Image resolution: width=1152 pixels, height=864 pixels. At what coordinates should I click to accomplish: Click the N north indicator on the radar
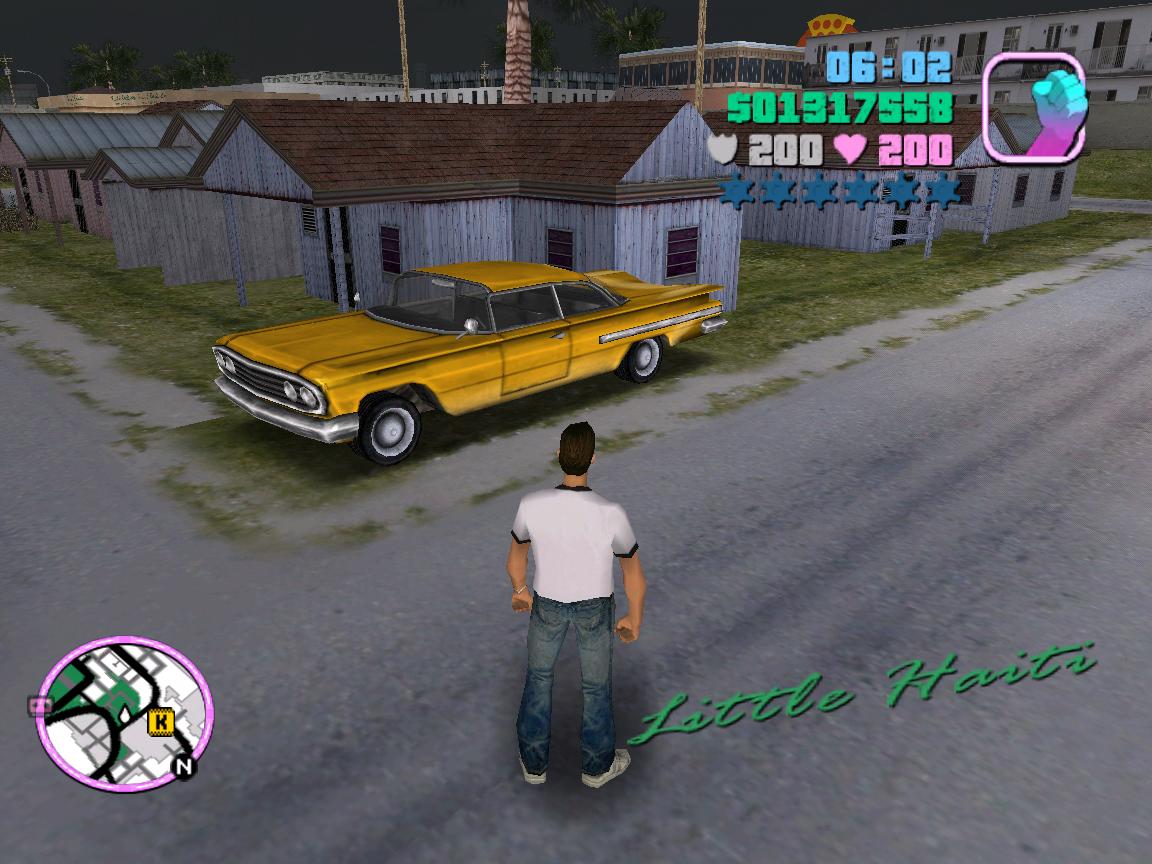coord(183,767)
